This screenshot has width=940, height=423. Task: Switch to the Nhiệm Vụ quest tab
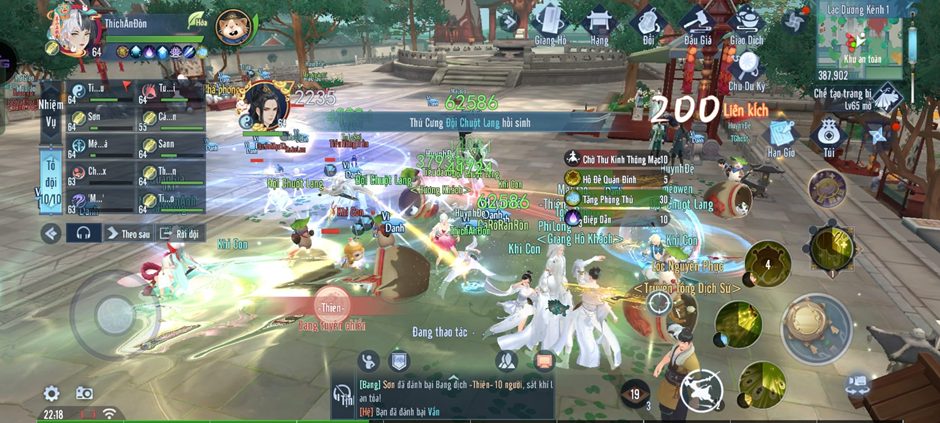(50, 110)
